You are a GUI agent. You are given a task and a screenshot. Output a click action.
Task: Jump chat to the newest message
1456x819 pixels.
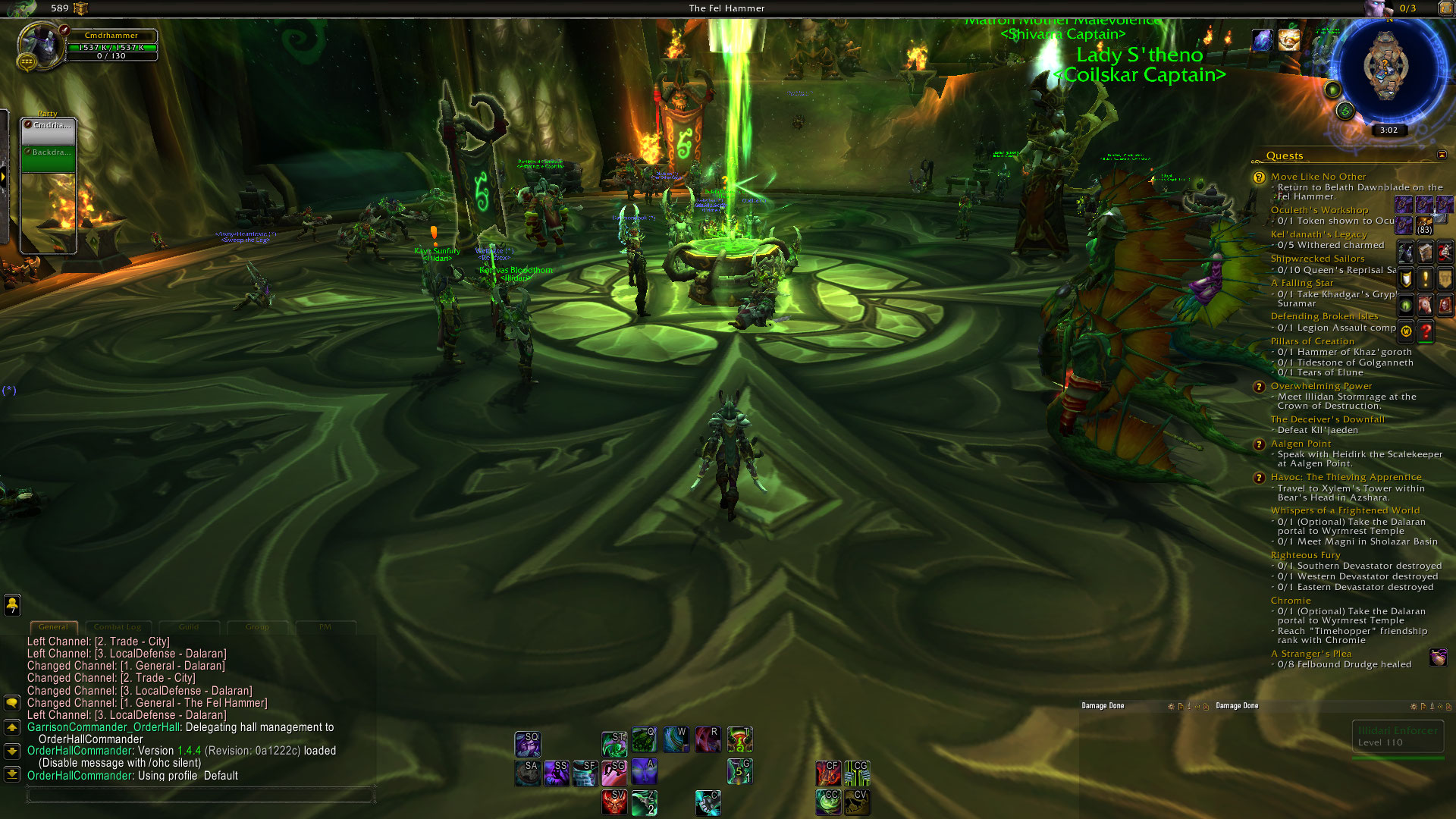coord(12,774)
